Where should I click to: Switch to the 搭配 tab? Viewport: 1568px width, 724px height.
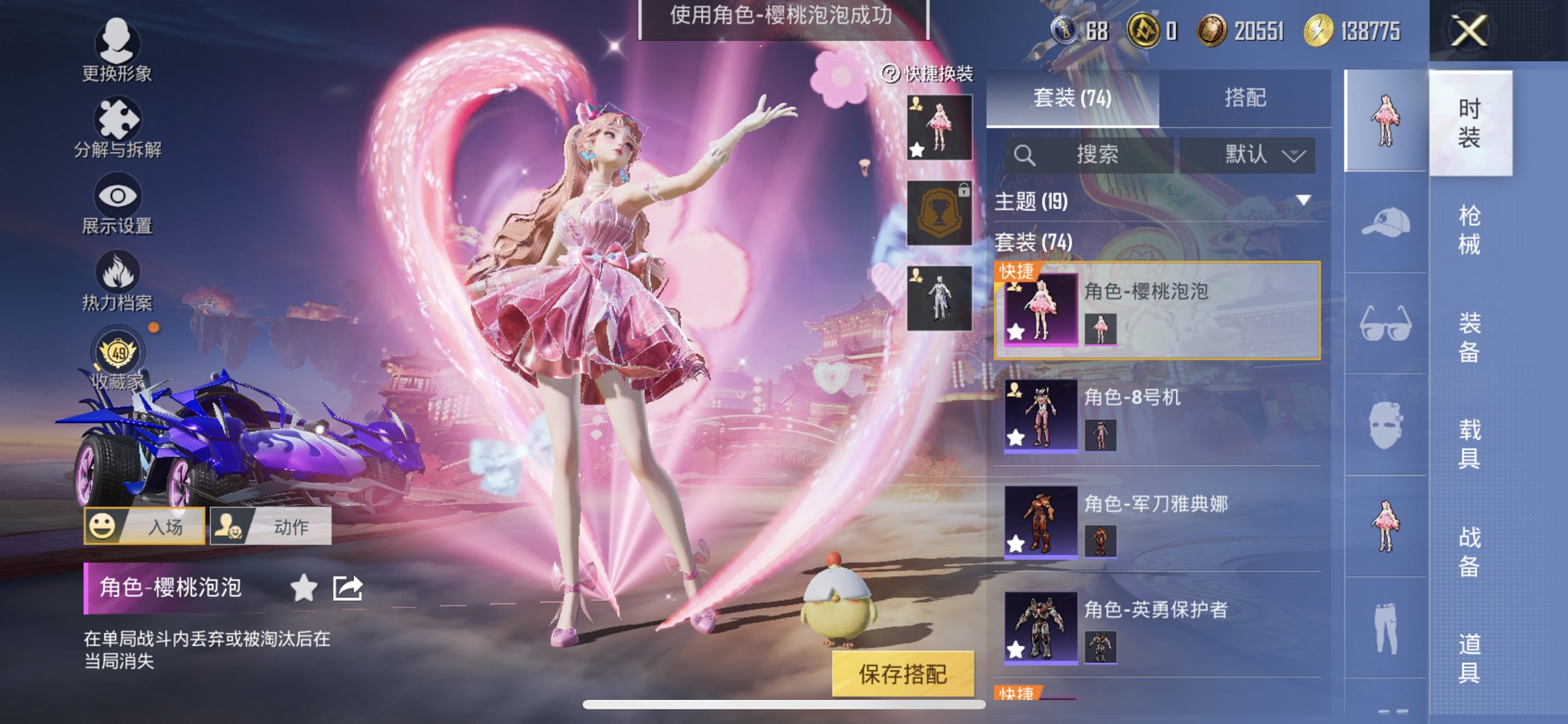[1242, 97]
